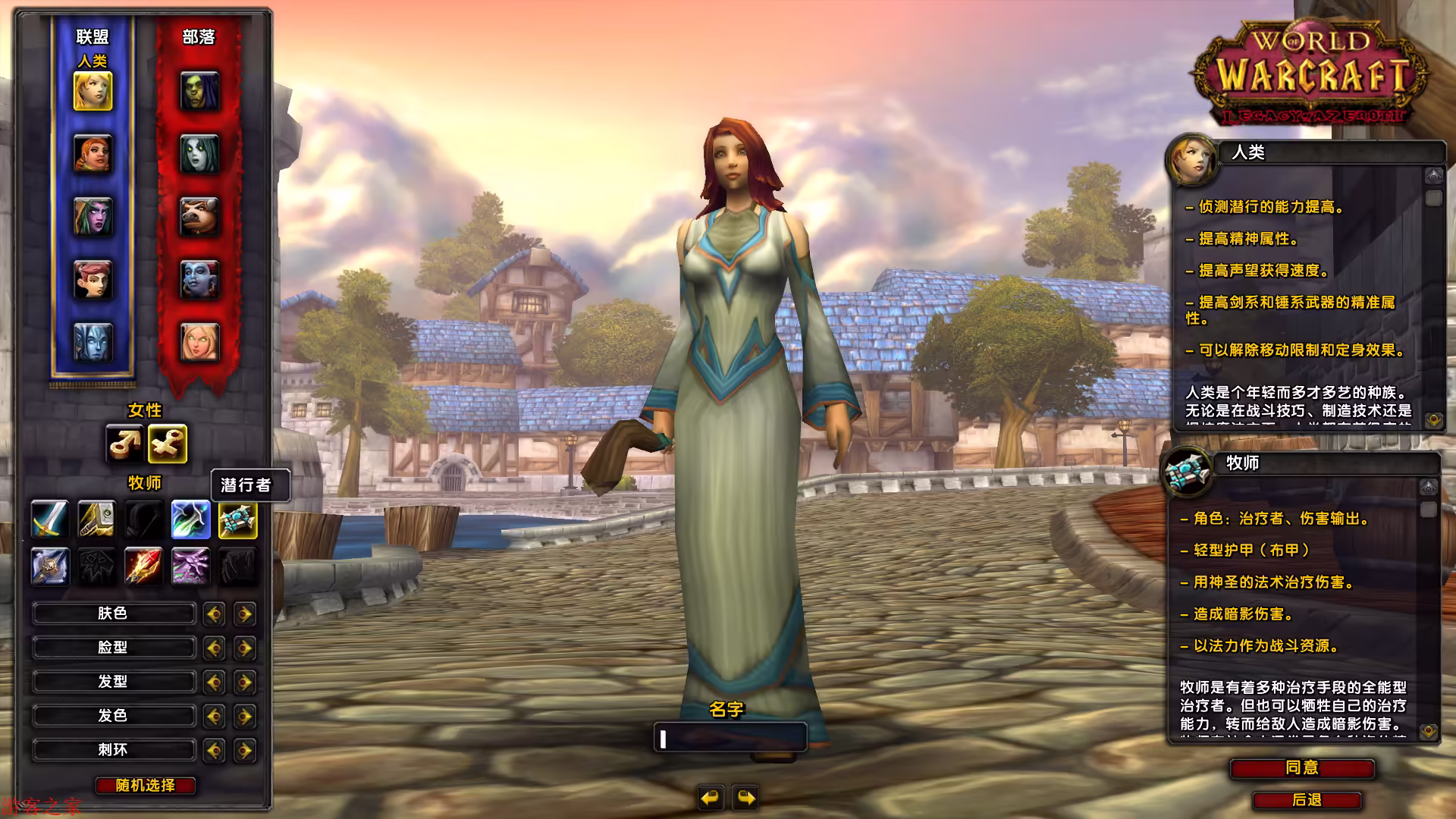Select the Night Elf race portrait

(x=93, y=217)
